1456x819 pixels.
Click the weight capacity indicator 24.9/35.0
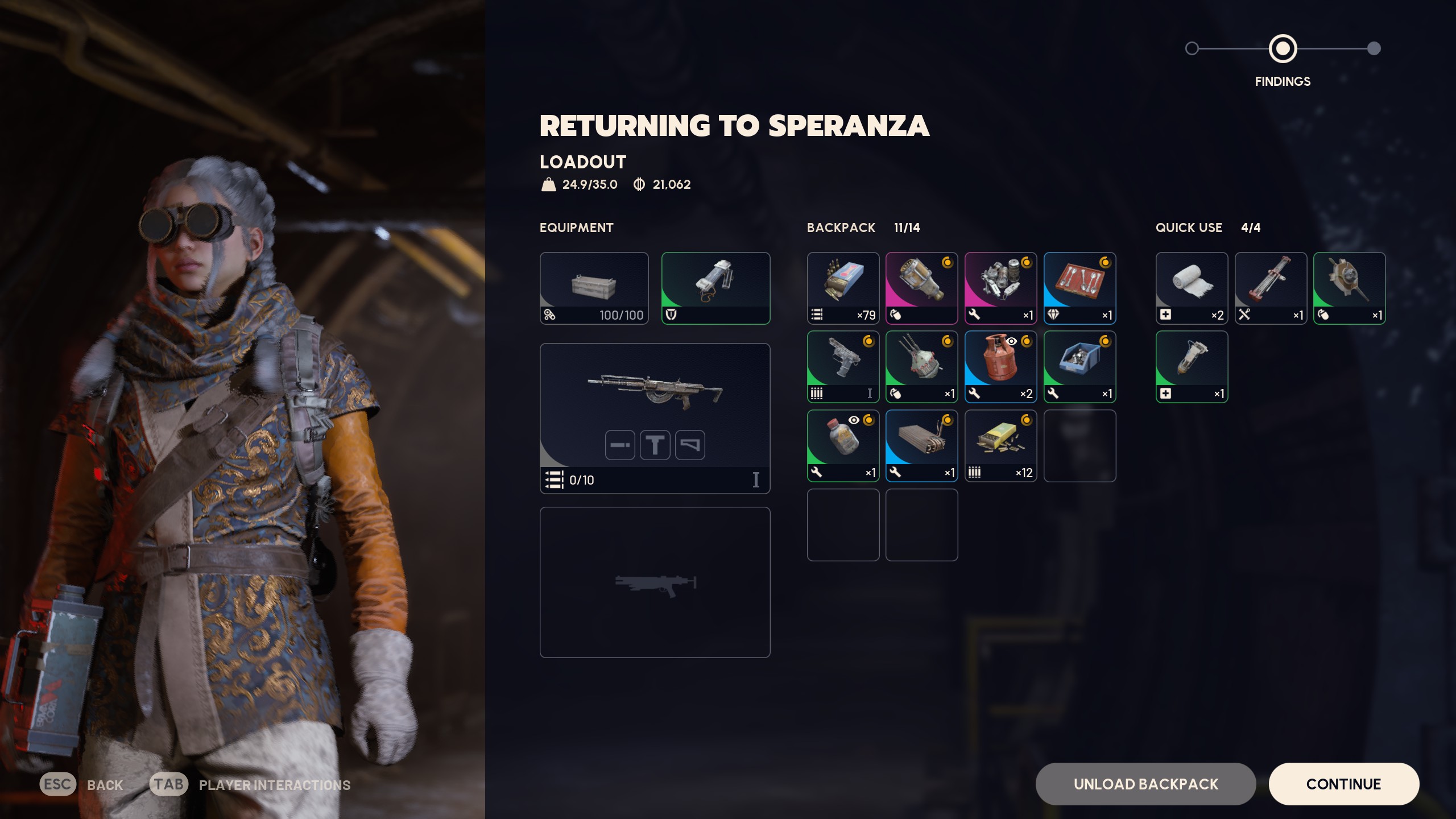click(576, 184)
